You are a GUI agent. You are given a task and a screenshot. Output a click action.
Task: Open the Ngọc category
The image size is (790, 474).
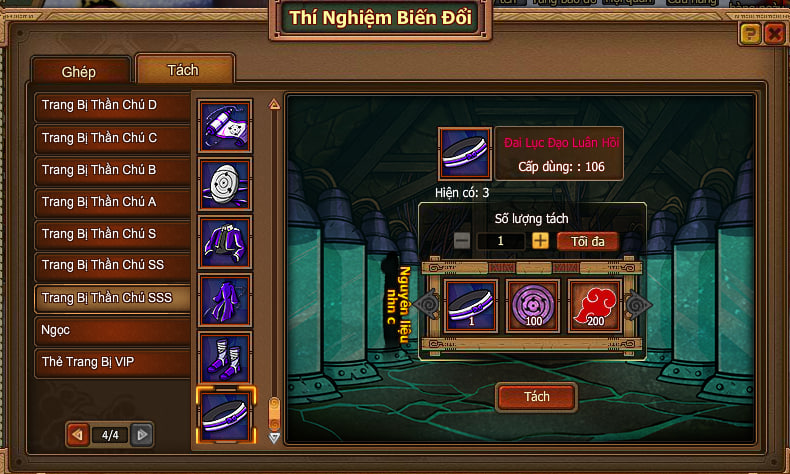pyautogui.click(x=110, y=330)
